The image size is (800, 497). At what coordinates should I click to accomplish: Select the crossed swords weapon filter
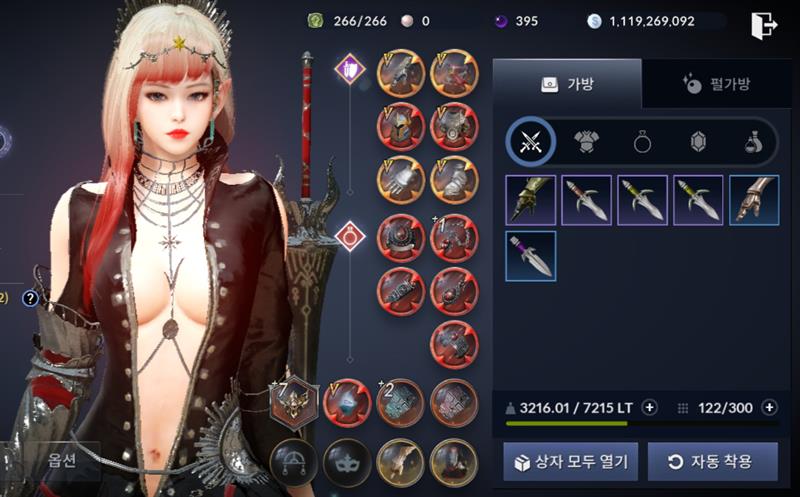[531, 142]
